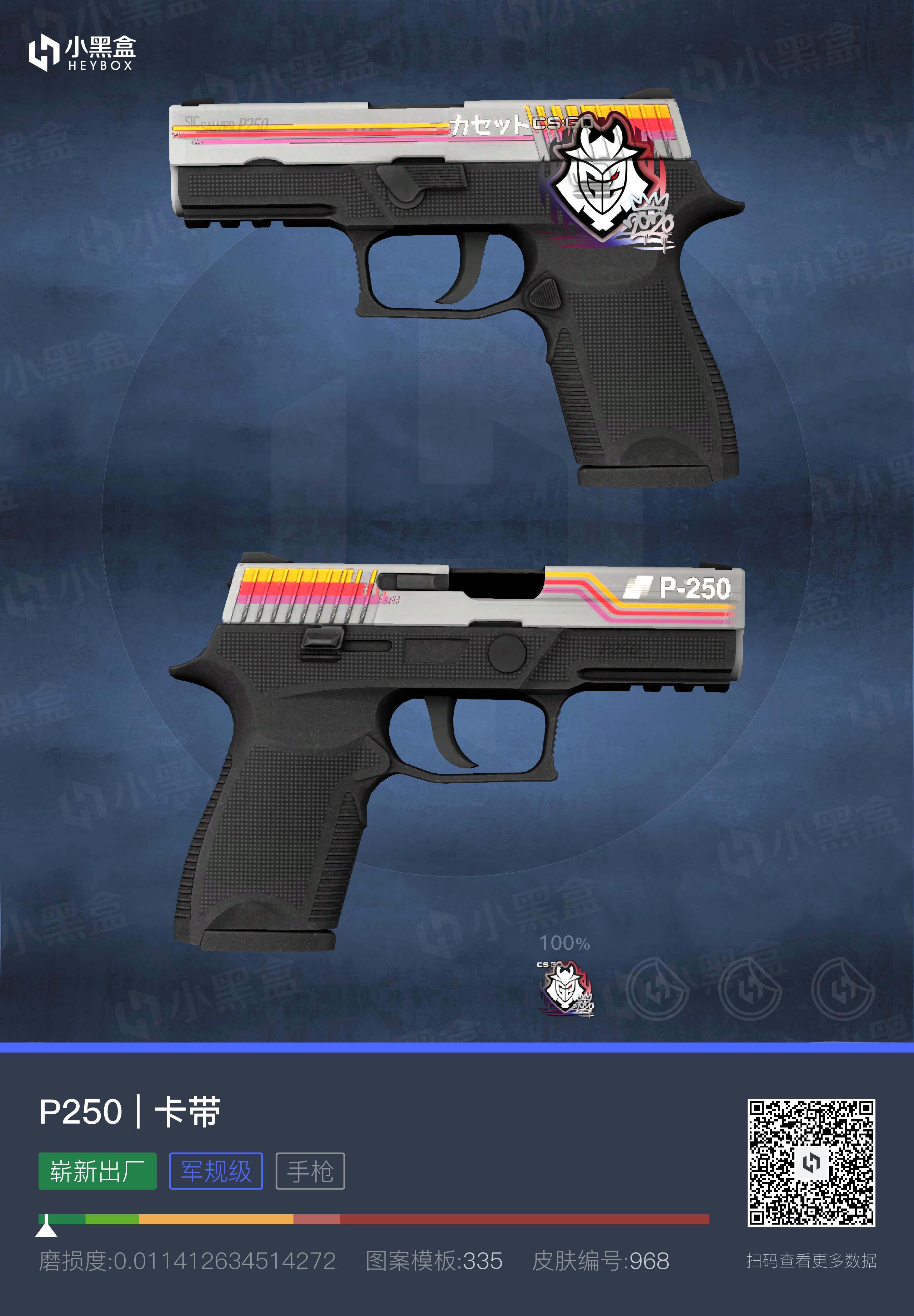Click the 小黑盒 HEYBOX logo
Viewport: 914px width, 1316px height.
pyautogui.click(x=82, y=53)
